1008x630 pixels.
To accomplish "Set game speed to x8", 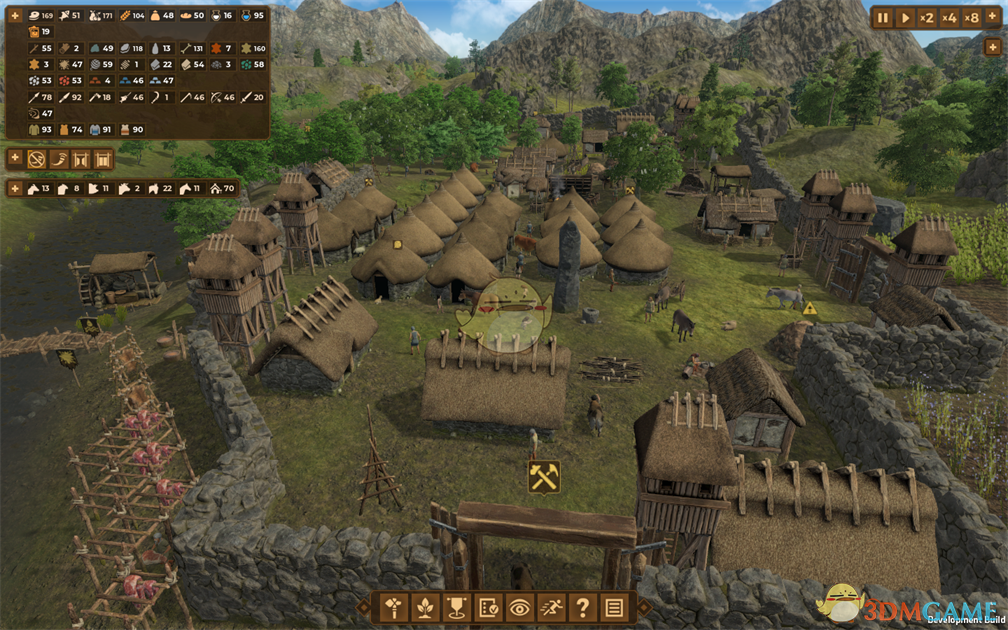I will click(x=971, y=17).
